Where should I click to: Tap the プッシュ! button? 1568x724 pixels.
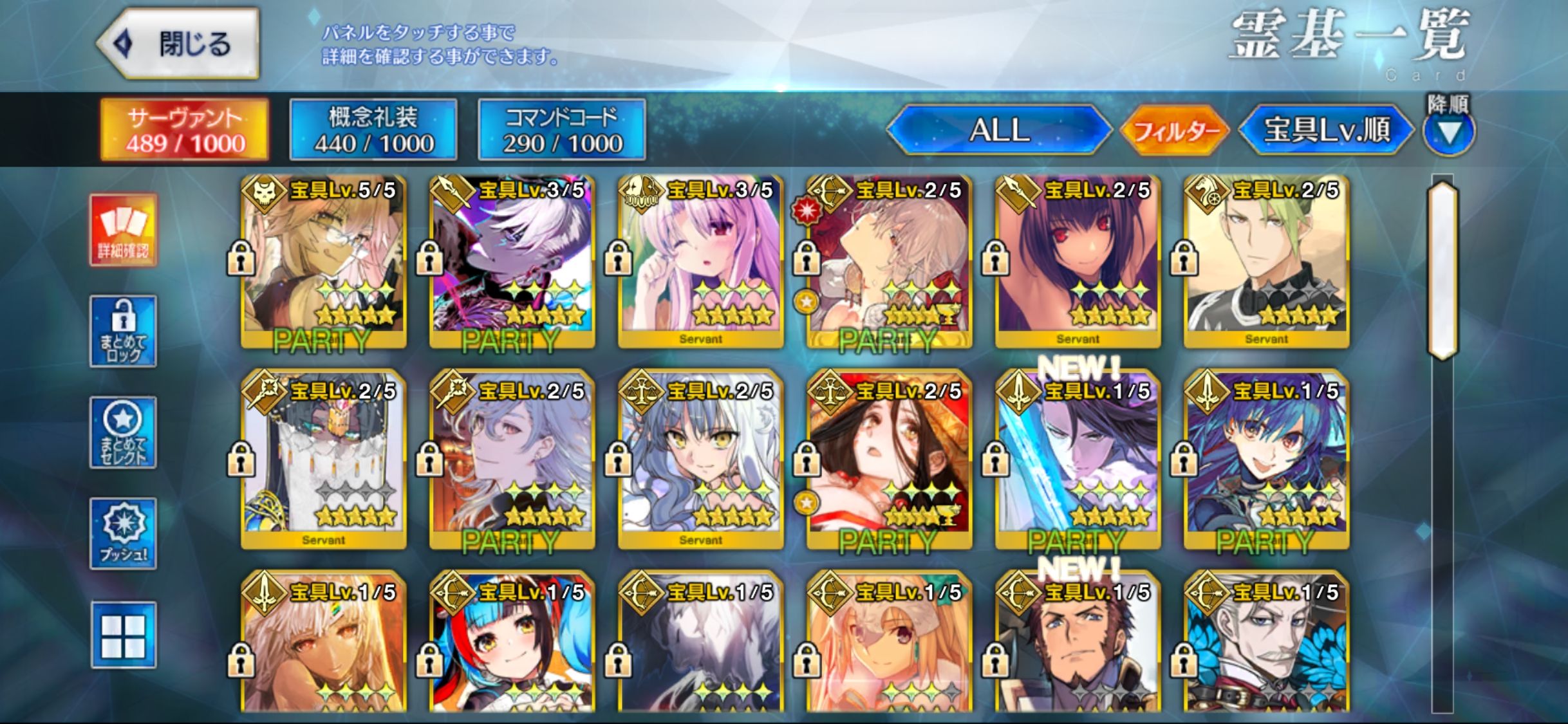(x=123, y=534)
